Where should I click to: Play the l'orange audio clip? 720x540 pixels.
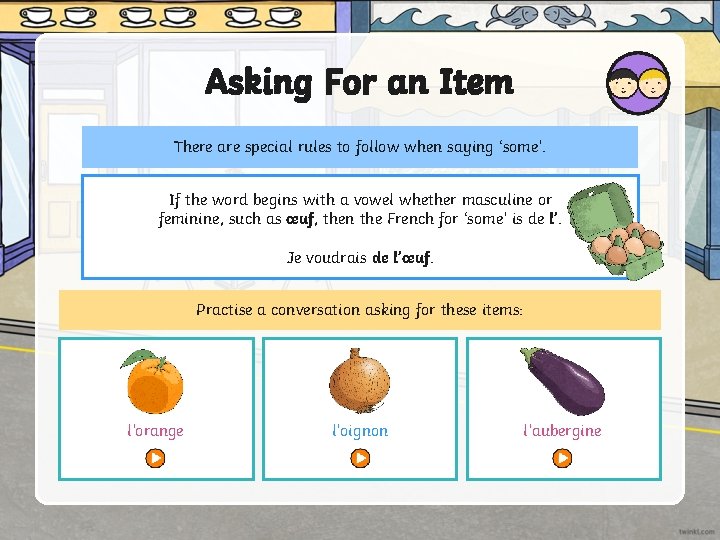click(x=155, y=458)
